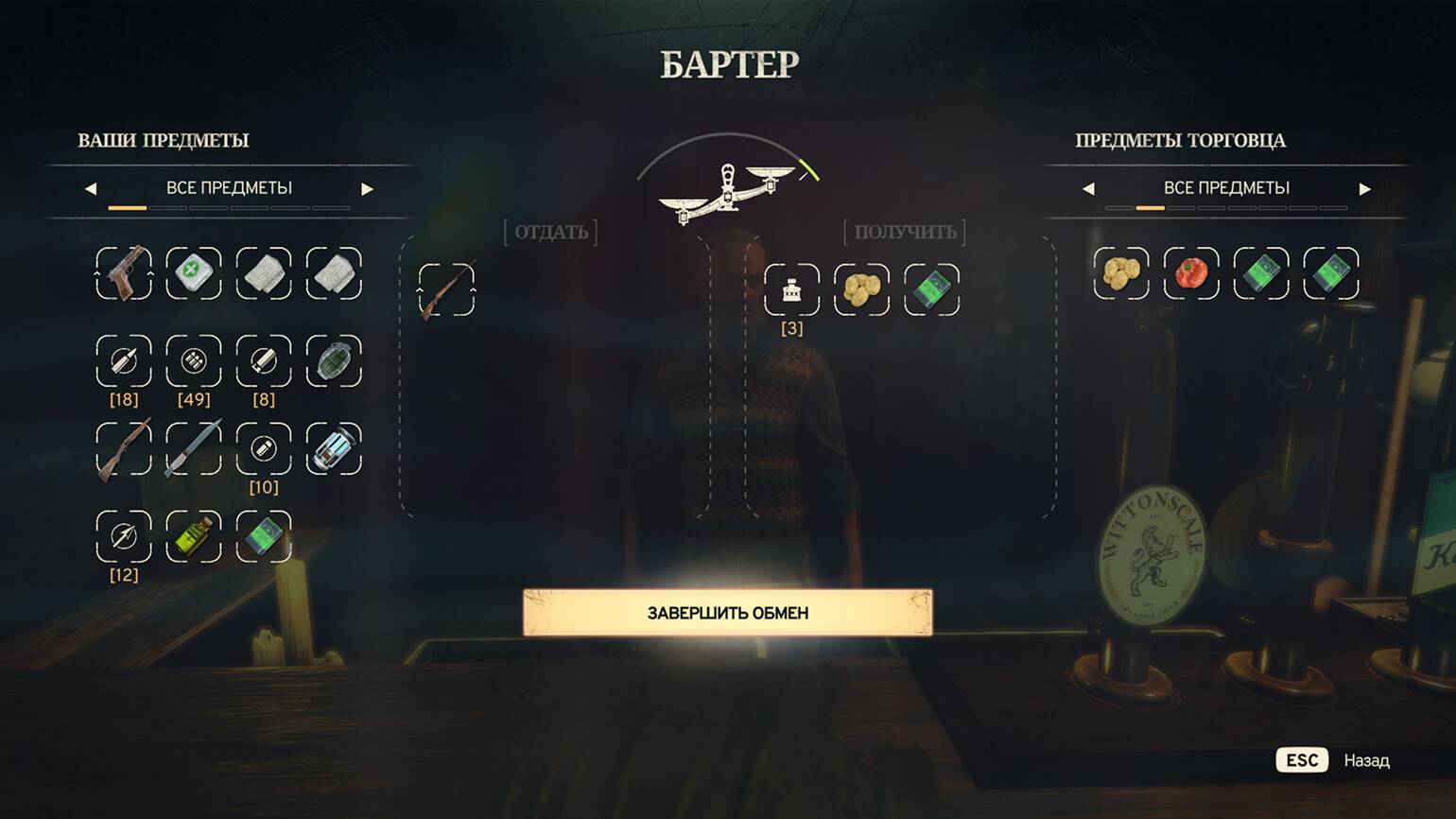
Task: Click the potatoes in the ПОЛУЧИТЬ panel
Action: (x=861, y=289)
